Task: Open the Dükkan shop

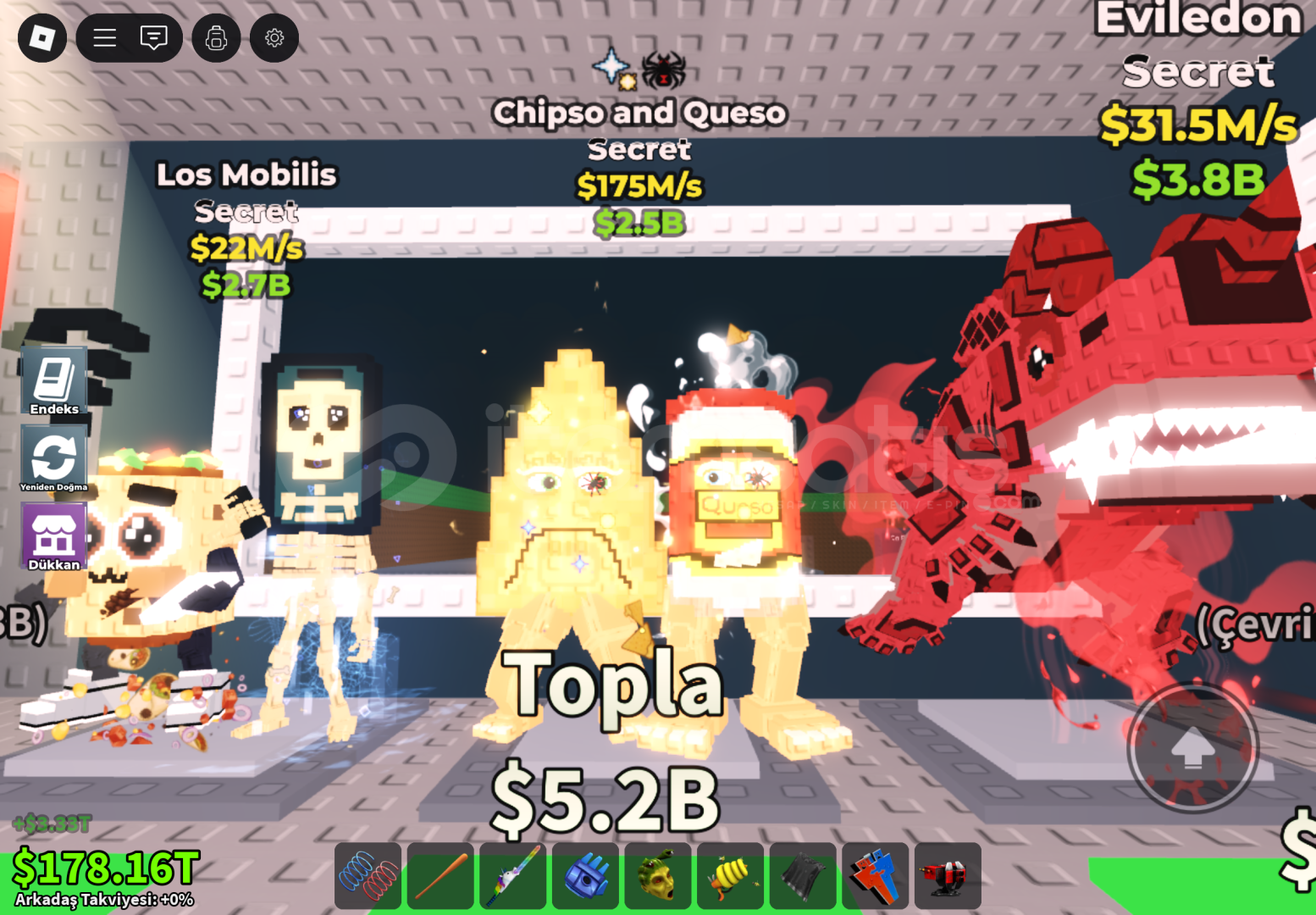Action: coord(54,536)
